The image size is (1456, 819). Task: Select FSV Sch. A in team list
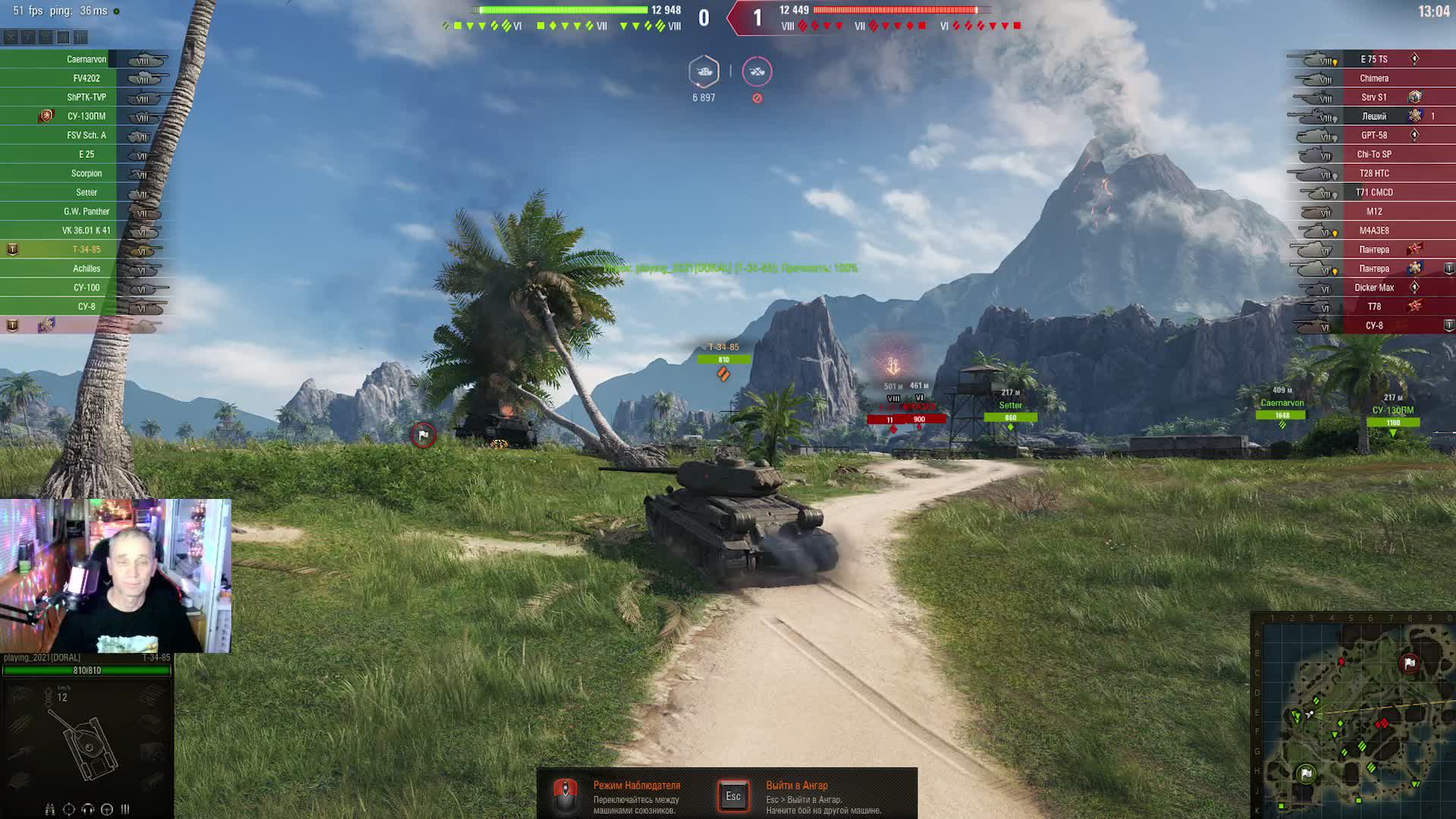click(86, 136)
